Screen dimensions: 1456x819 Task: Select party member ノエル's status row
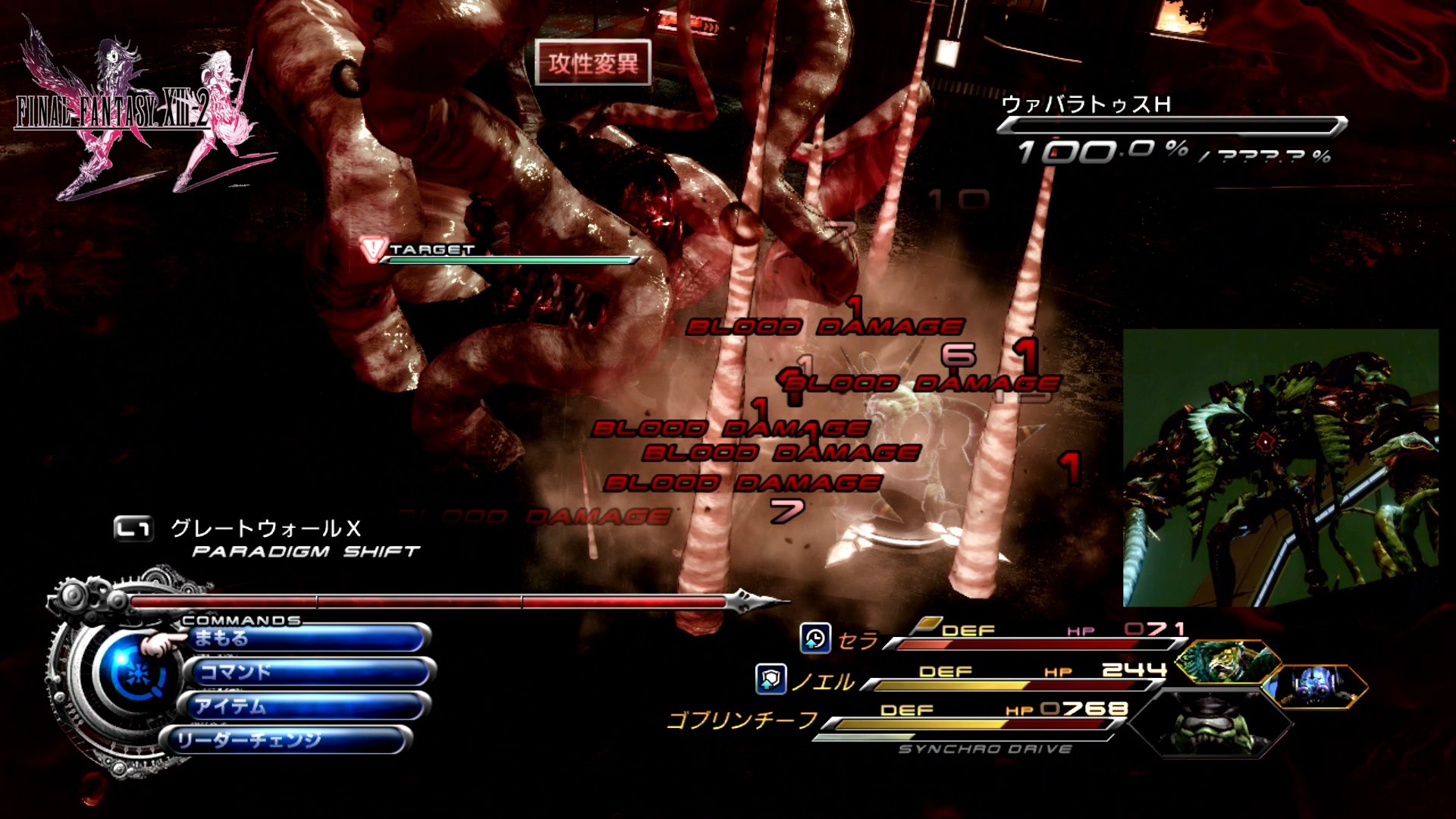pos(978,679)
